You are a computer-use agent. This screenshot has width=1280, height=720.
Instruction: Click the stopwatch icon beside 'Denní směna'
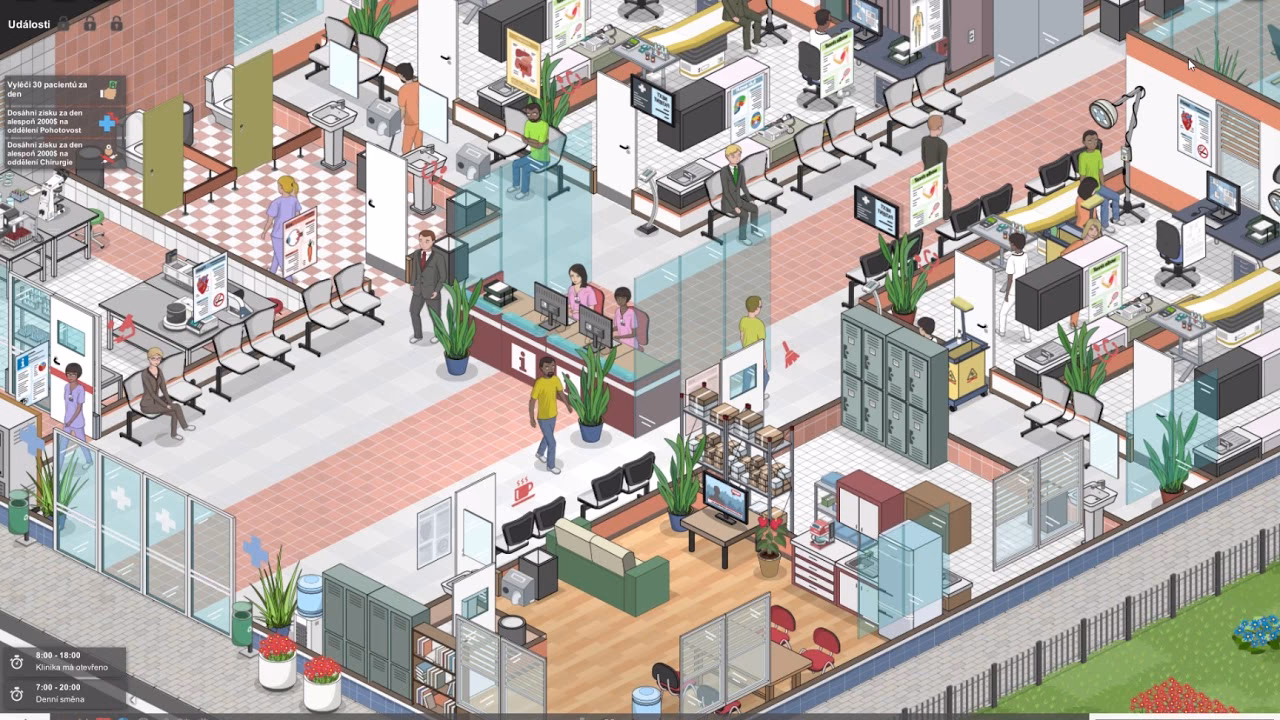coord(16,695)
